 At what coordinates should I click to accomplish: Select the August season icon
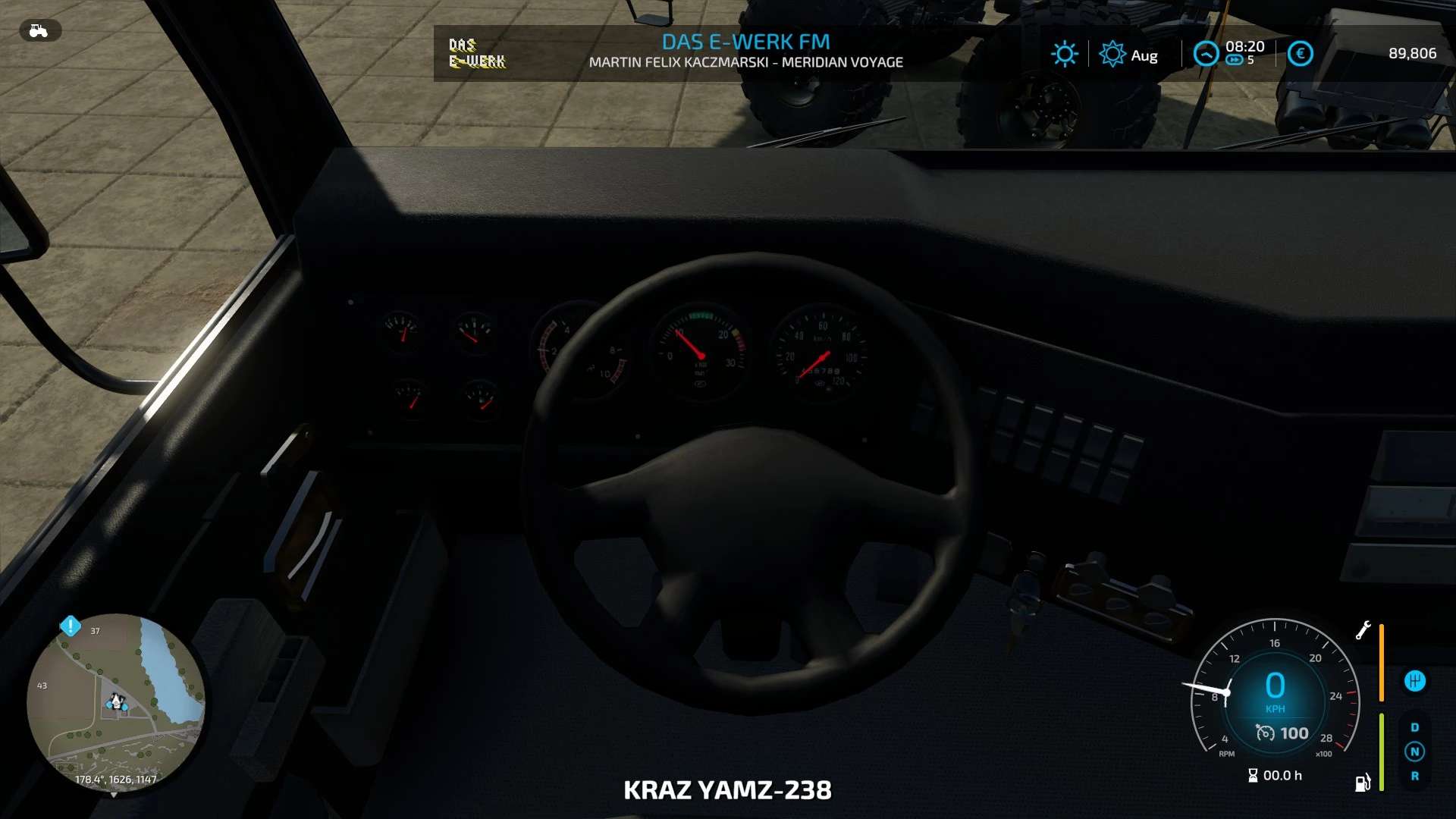(1112, 54)
